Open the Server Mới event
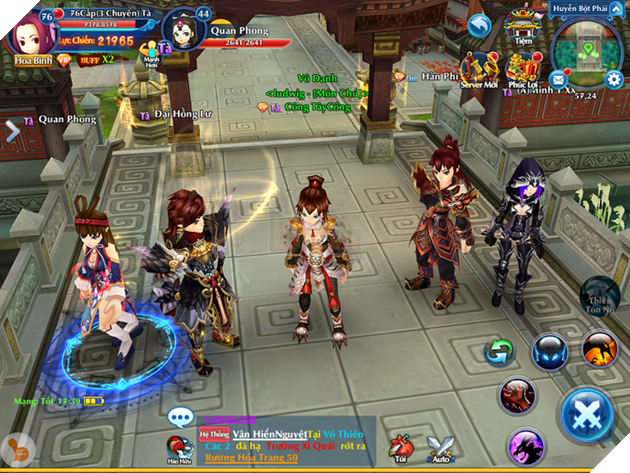630x473 pixels. click(x=480, y=71)
